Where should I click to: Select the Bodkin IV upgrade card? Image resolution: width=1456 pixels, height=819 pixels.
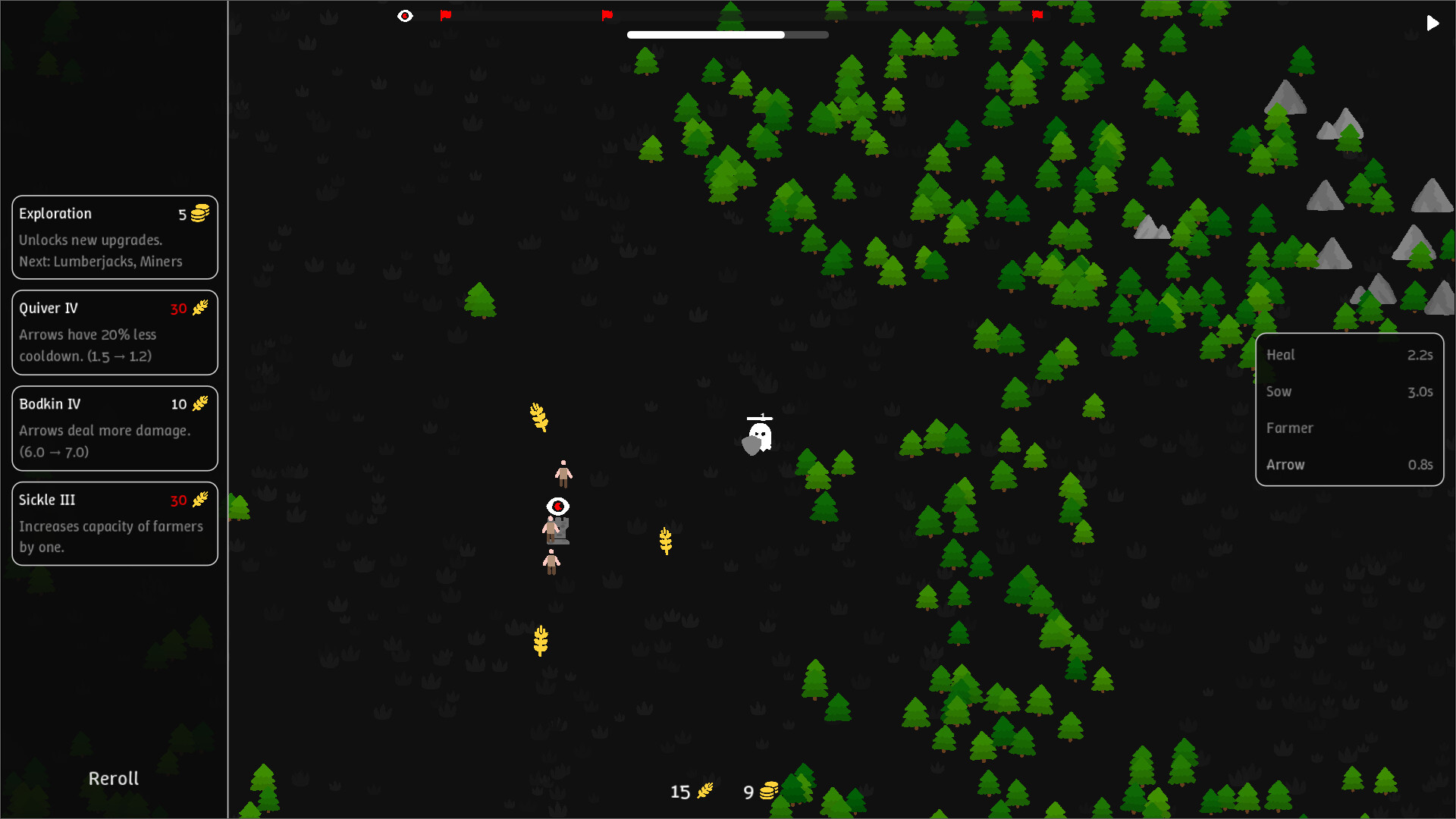click(x=114, y=428)
